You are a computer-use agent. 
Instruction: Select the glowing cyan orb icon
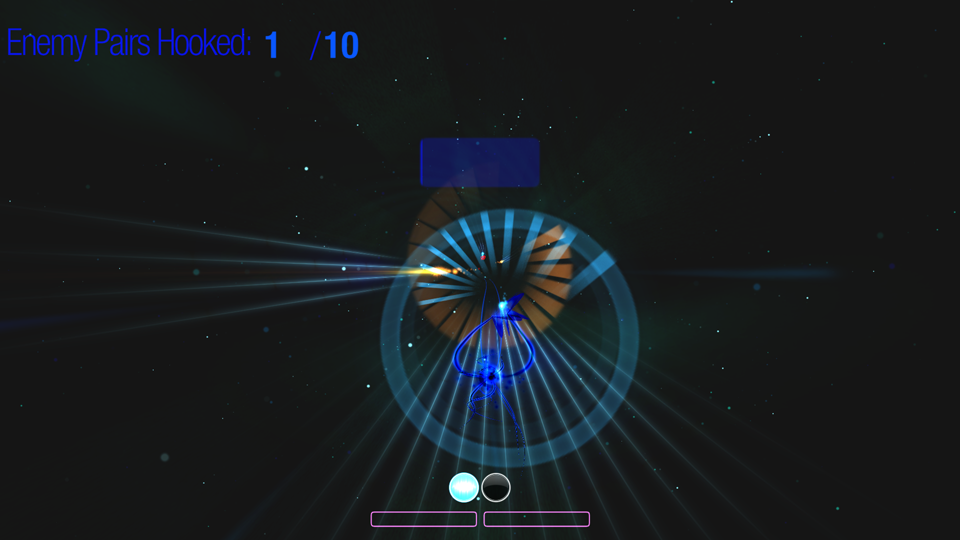click(x=464, y=487)
